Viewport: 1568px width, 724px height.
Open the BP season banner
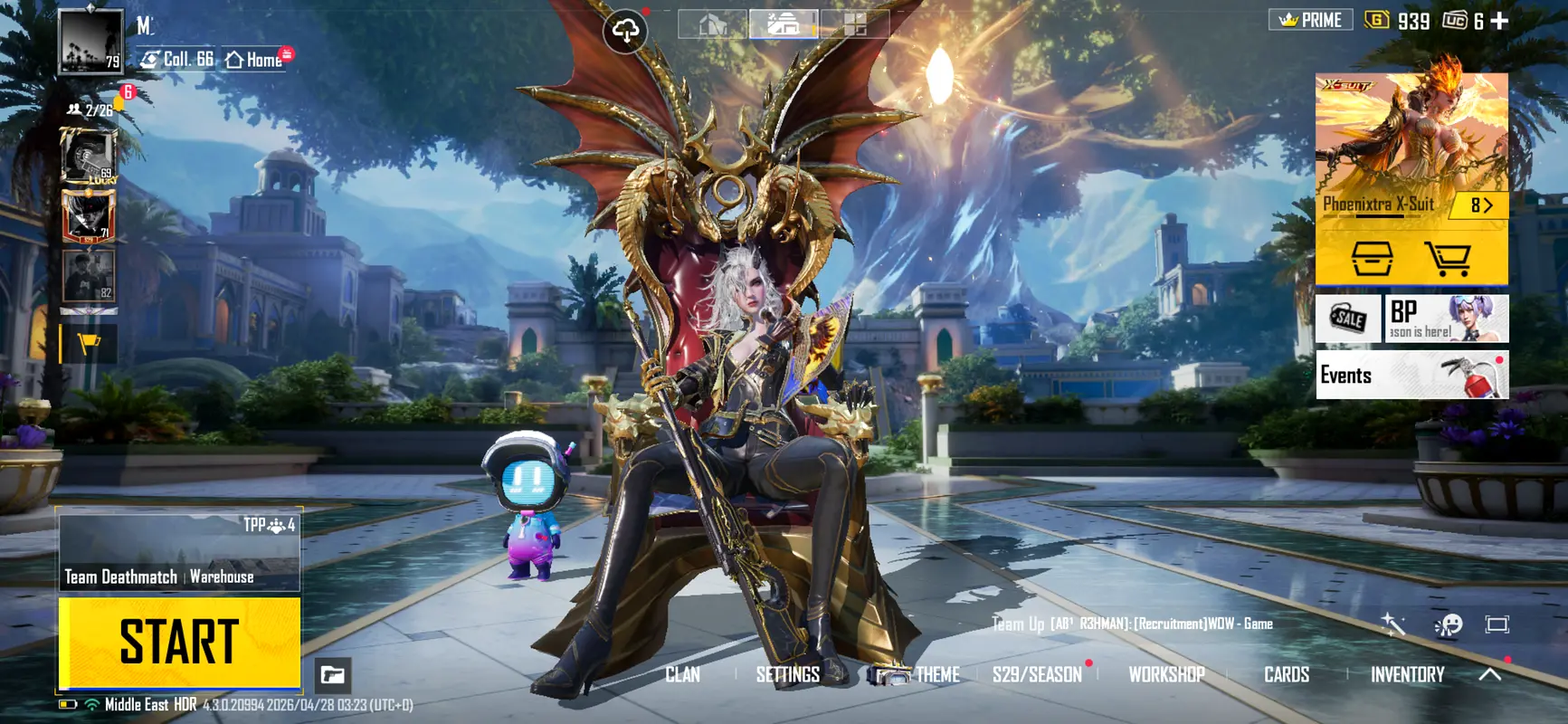point(1446,318)
